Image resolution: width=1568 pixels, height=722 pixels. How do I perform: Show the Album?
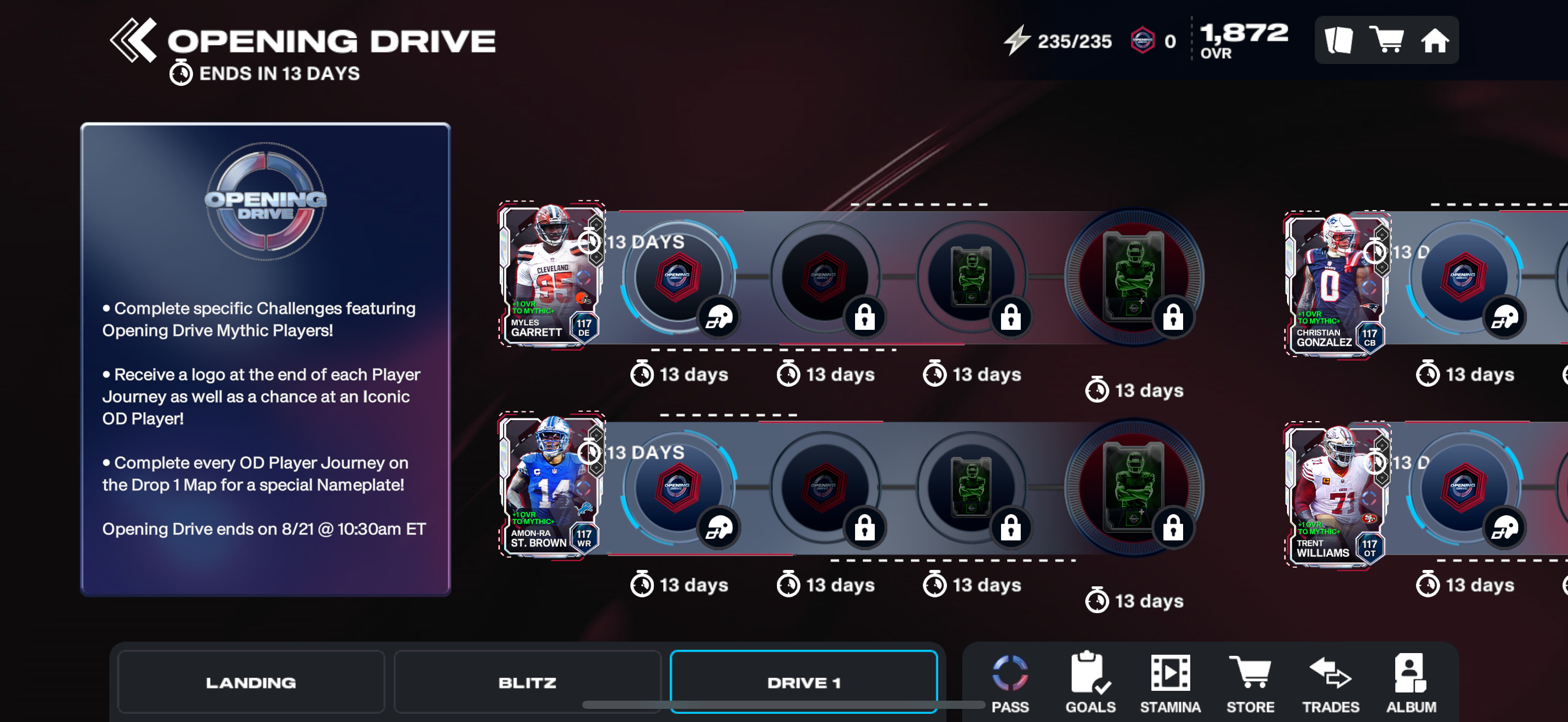[x=1411, y=683]
